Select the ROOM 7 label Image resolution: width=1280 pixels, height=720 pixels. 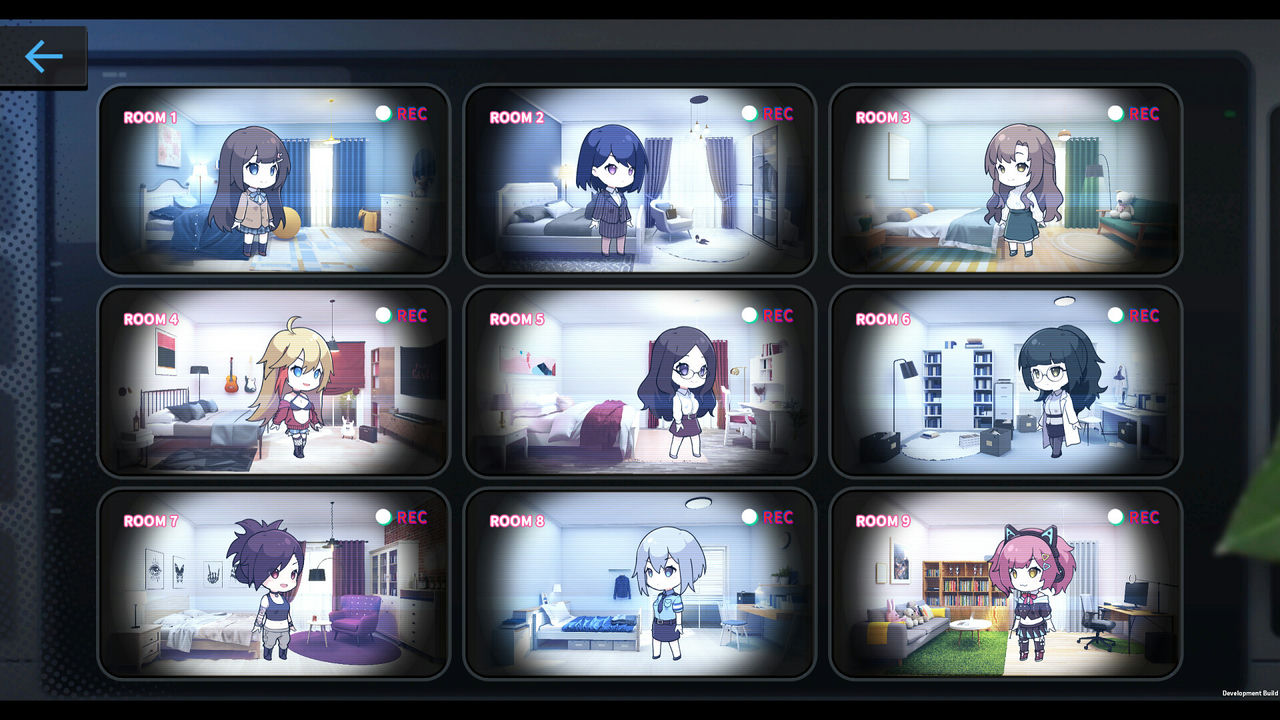pos(151,521)
